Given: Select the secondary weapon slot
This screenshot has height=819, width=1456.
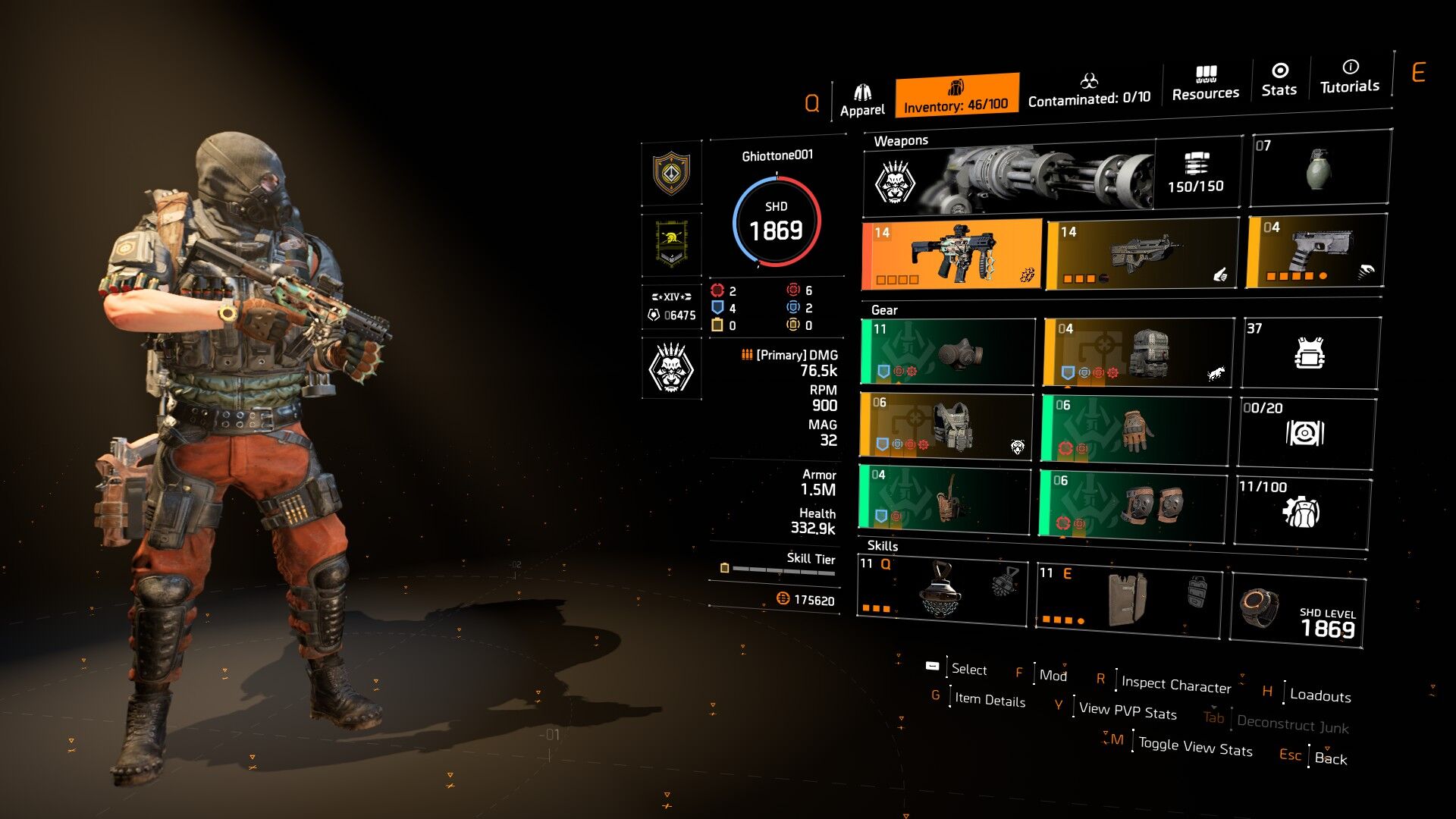Looking at the screenshot, I should click(1142, 255).
